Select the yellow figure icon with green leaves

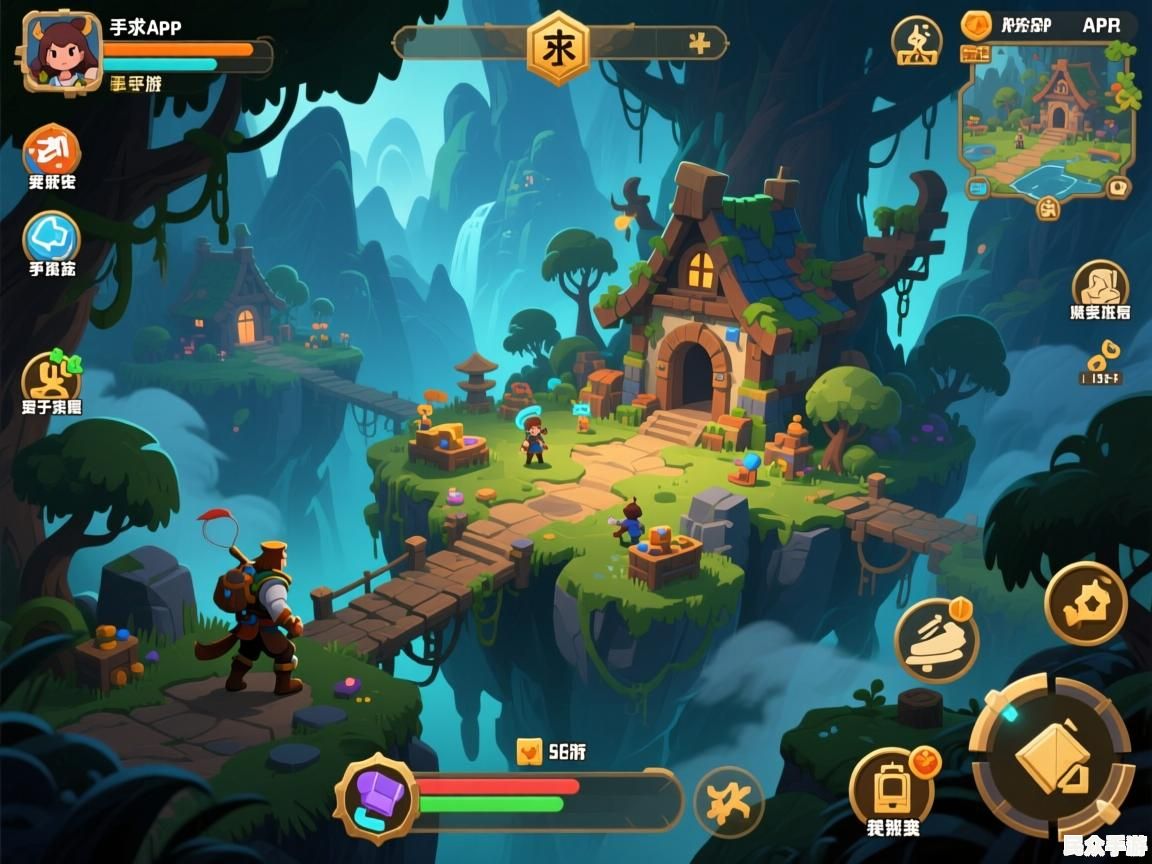pos(51,378)
